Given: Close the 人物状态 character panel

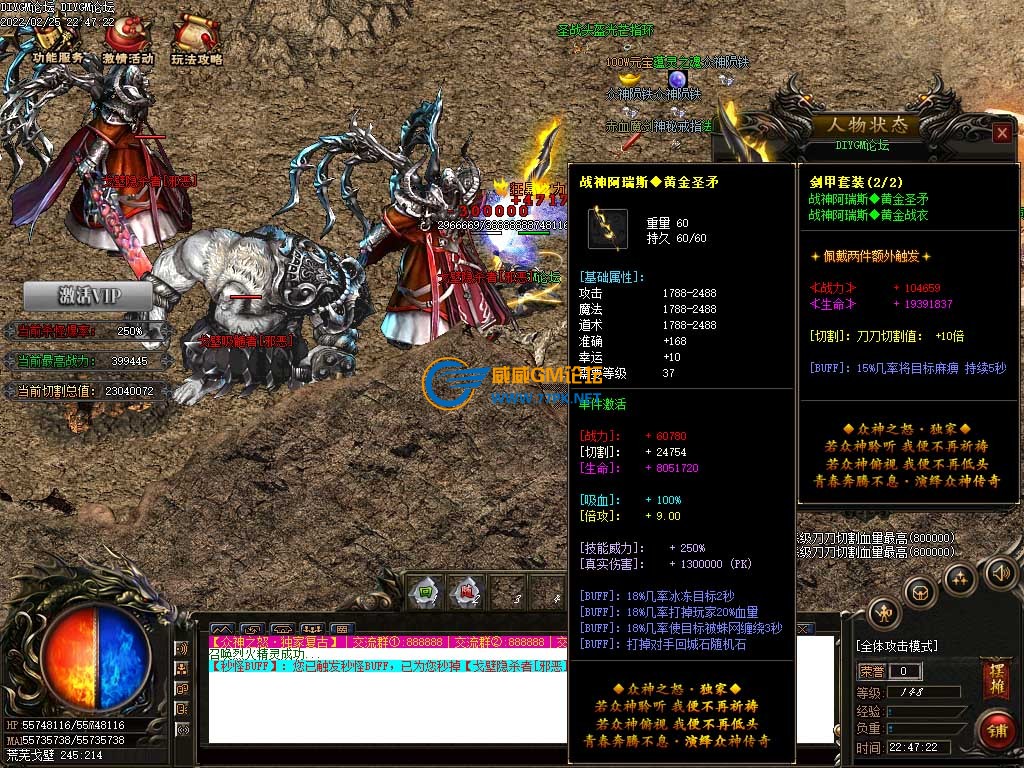Looking at the screenshot, I should point(1002,132).
